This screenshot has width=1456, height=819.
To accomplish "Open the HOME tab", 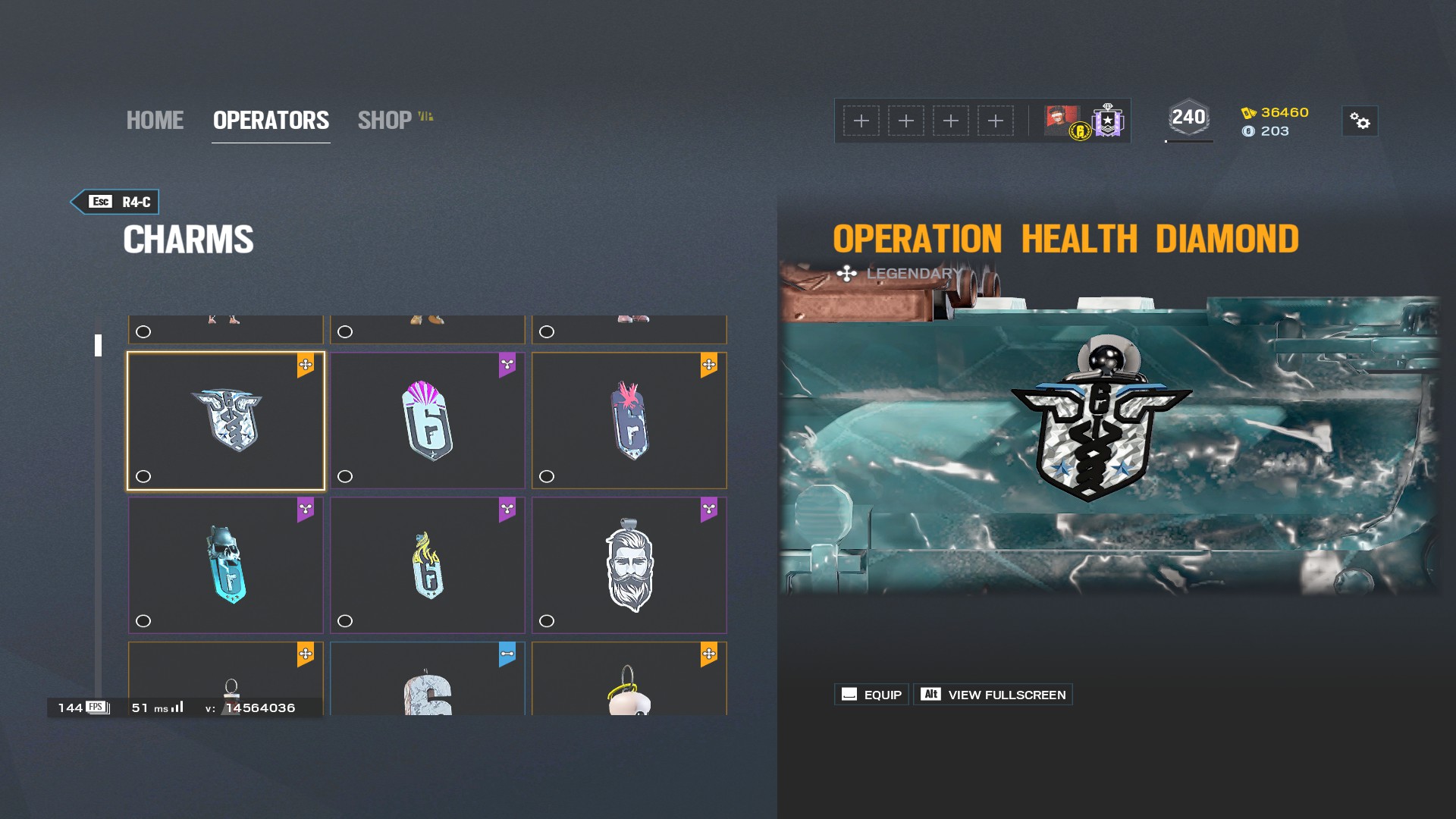I will (x=155, y=120).
